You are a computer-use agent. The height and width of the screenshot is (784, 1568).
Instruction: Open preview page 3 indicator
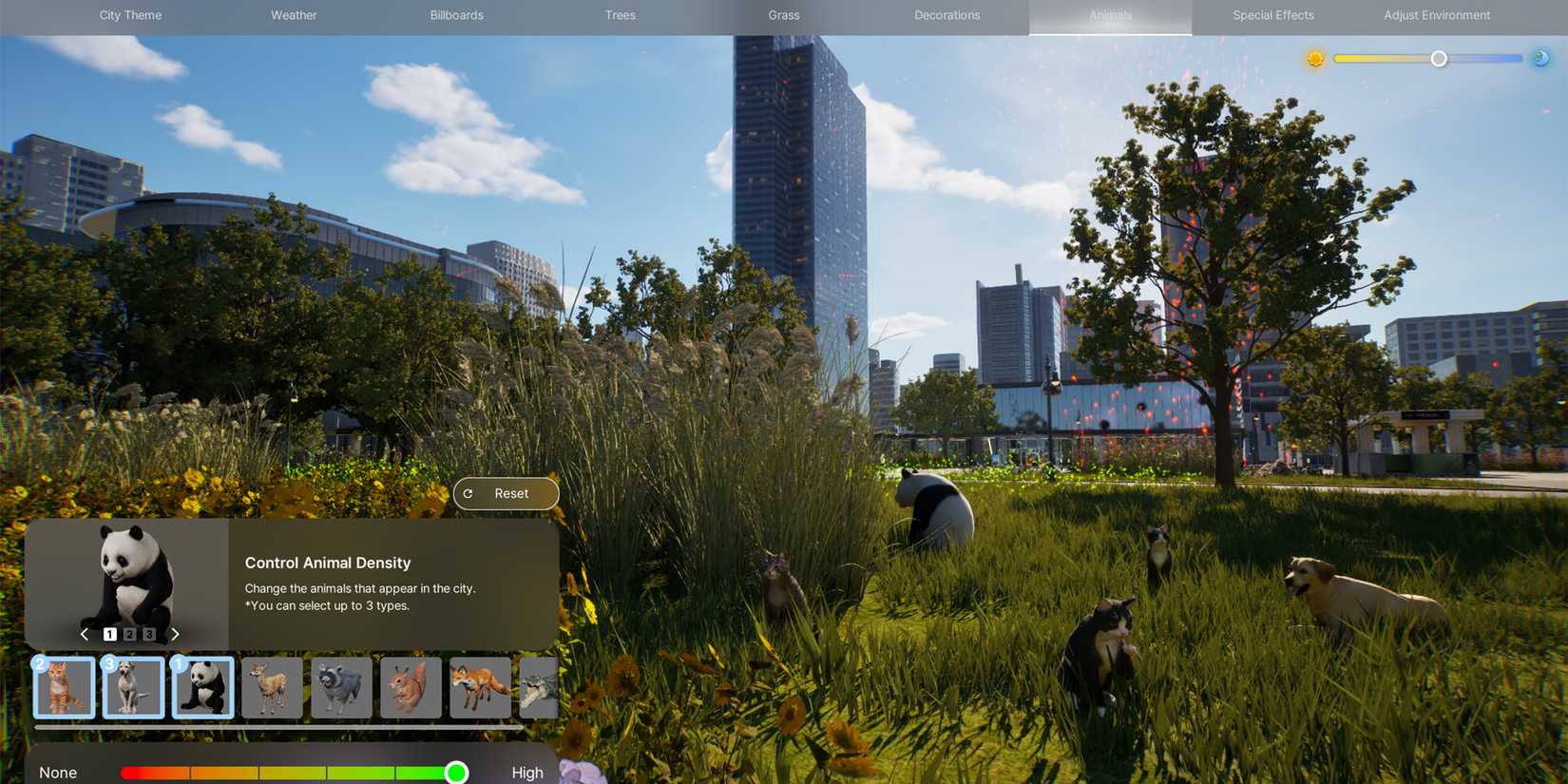(x=148, y=633)
